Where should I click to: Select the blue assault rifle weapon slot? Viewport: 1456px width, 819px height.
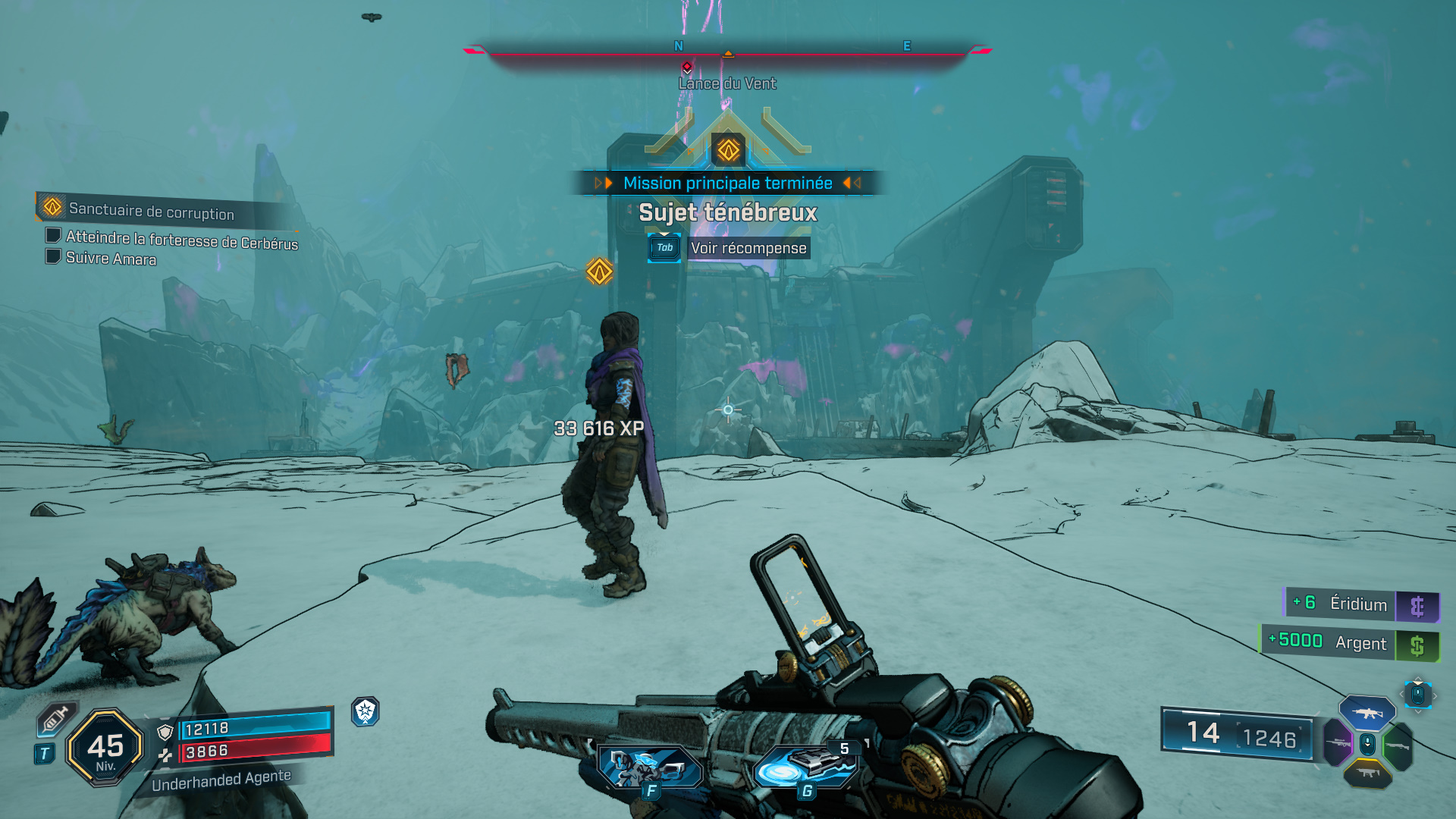click(x=1367, y=713)
